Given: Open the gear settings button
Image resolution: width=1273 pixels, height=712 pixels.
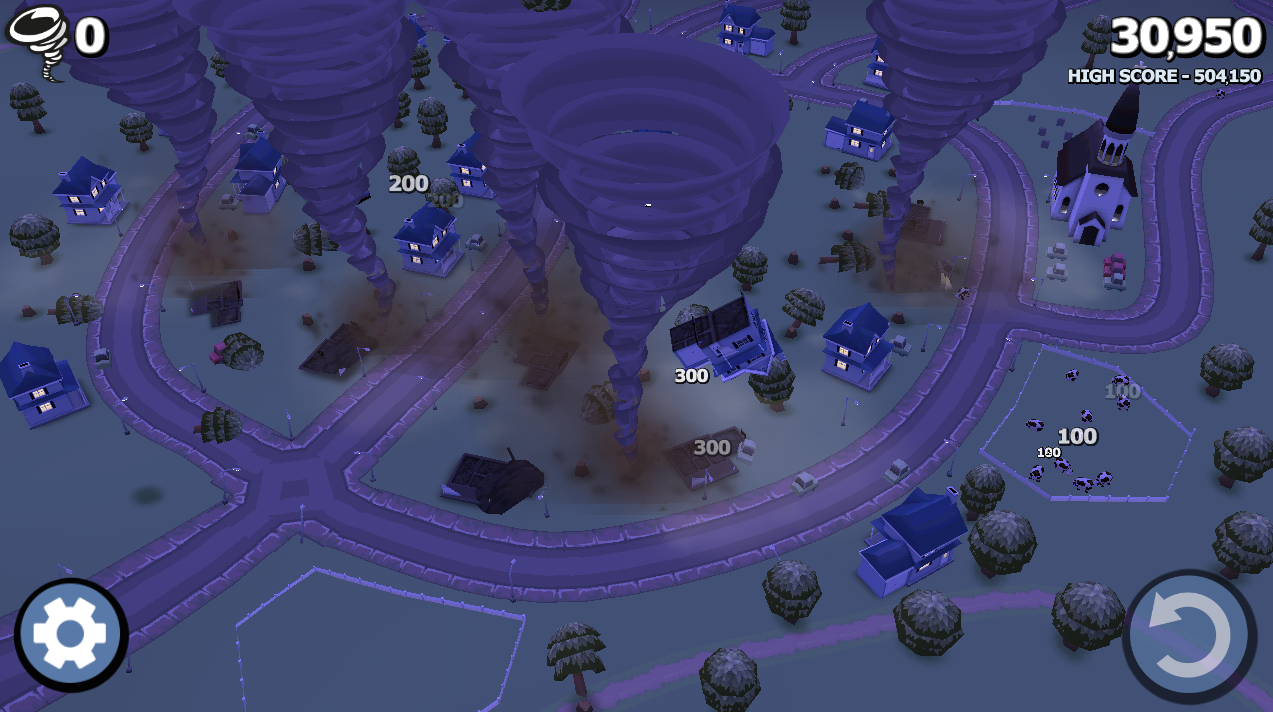Looking at the screenshot, I should click(x=71, y=634).
